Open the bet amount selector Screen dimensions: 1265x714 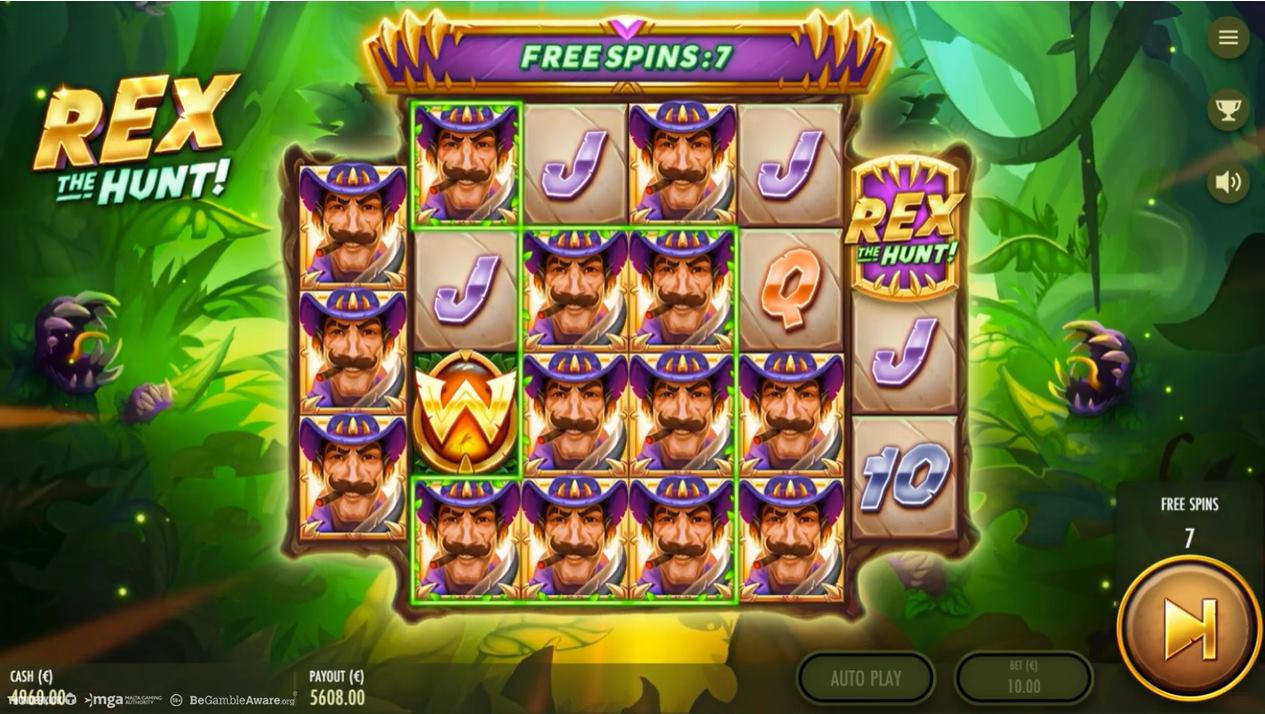(1023, 679)
